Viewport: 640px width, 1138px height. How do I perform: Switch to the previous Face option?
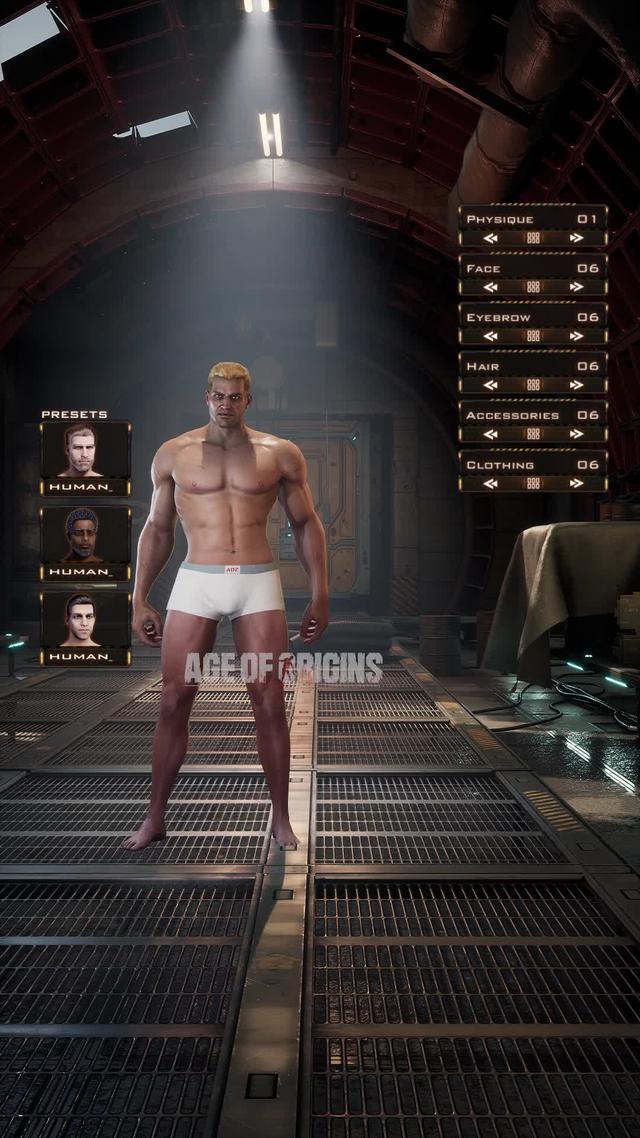490,287
